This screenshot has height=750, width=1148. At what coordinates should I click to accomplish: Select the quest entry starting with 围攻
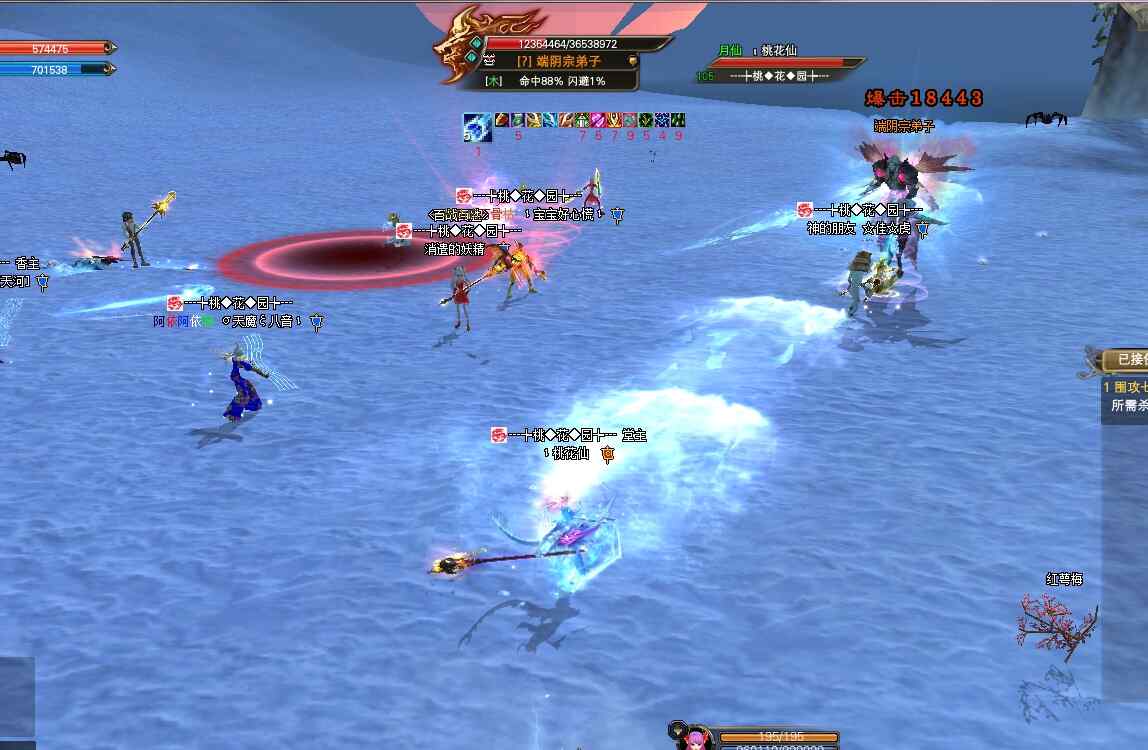pyautogui.click(x=1125, y=387)
